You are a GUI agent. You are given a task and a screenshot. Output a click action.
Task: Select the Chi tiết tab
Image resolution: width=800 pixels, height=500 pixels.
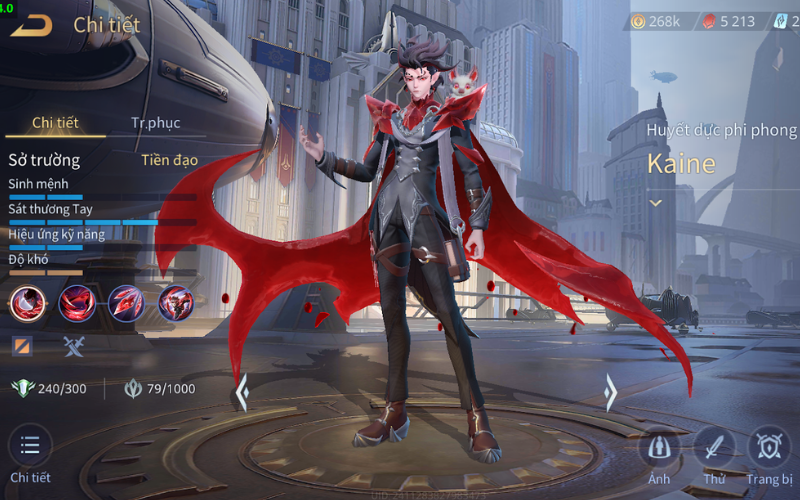55,123
